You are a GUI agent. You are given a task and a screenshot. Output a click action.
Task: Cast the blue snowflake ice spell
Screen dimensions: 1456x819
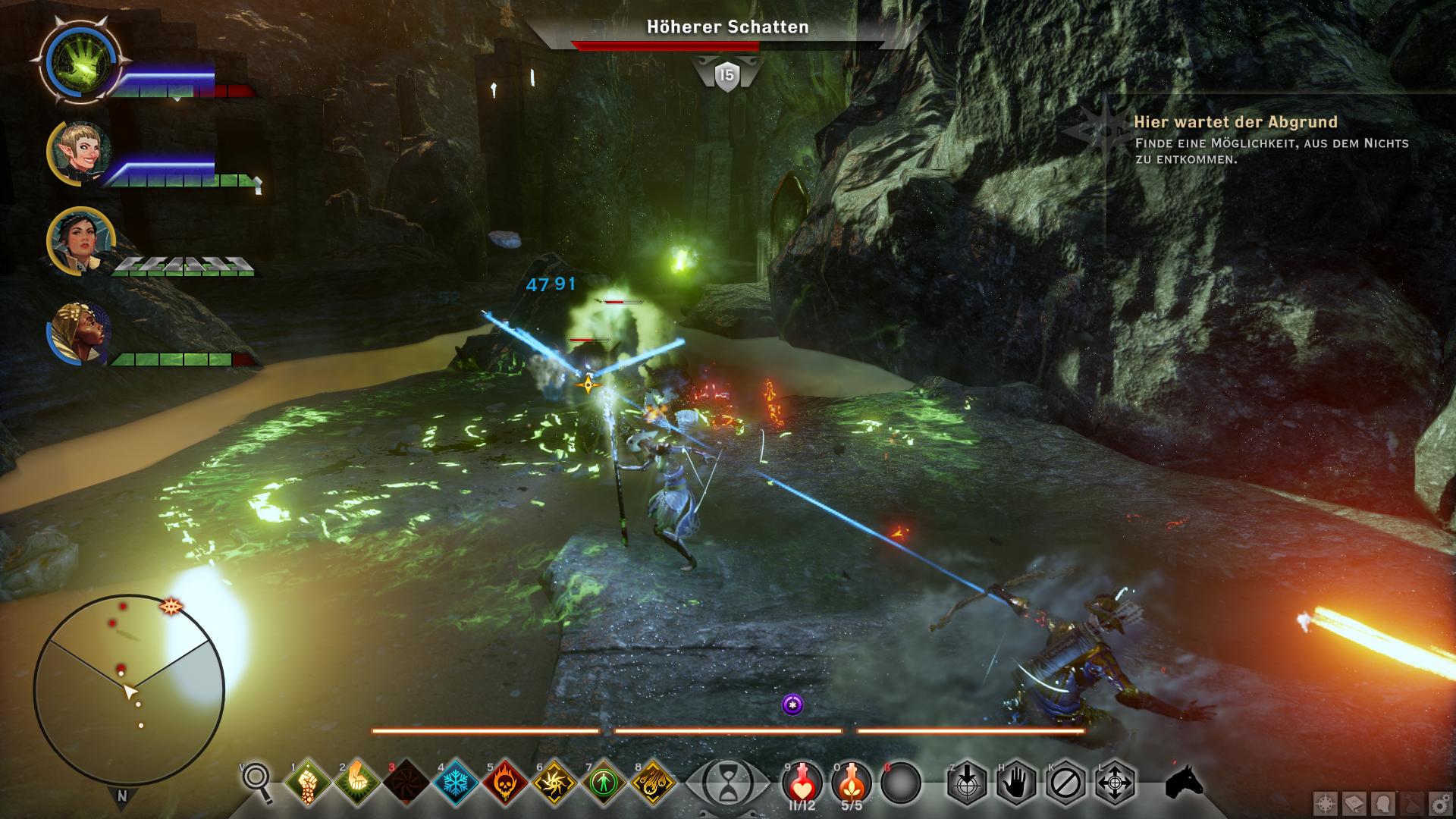click(x=455, y=782)
